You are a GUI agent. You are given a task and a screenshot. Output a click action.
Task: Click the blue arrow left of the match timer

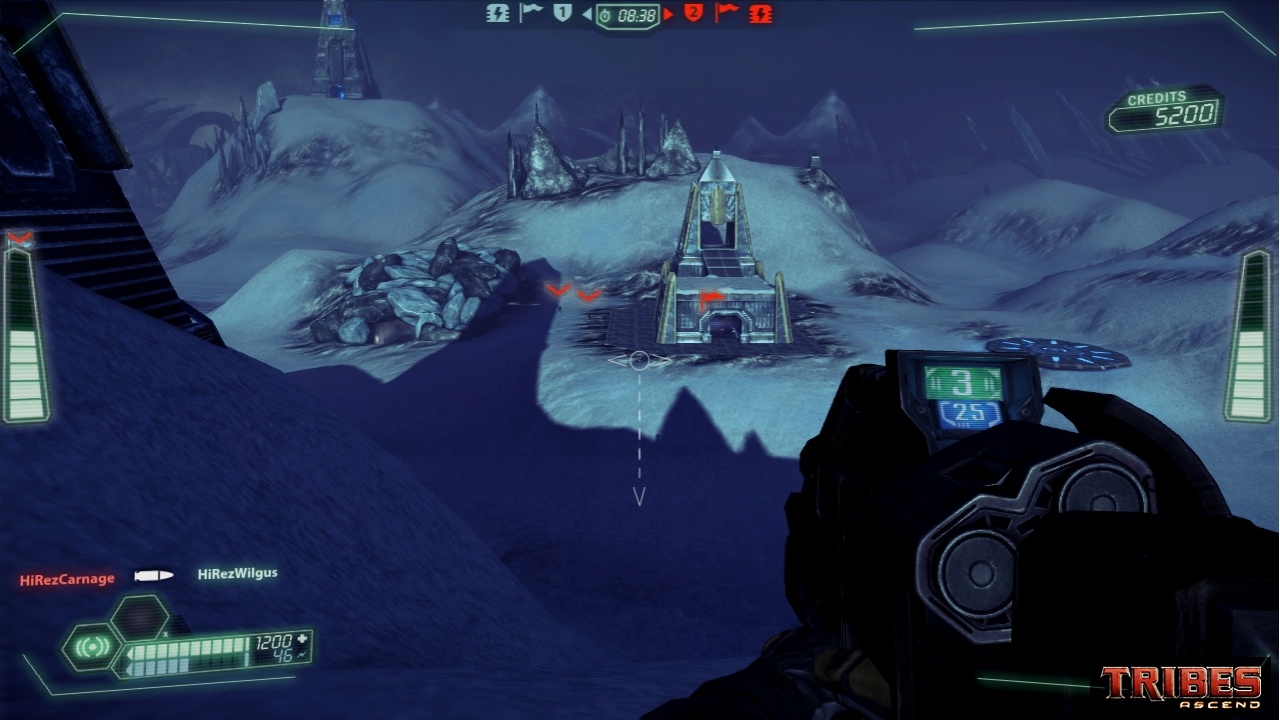click(590, 15)
